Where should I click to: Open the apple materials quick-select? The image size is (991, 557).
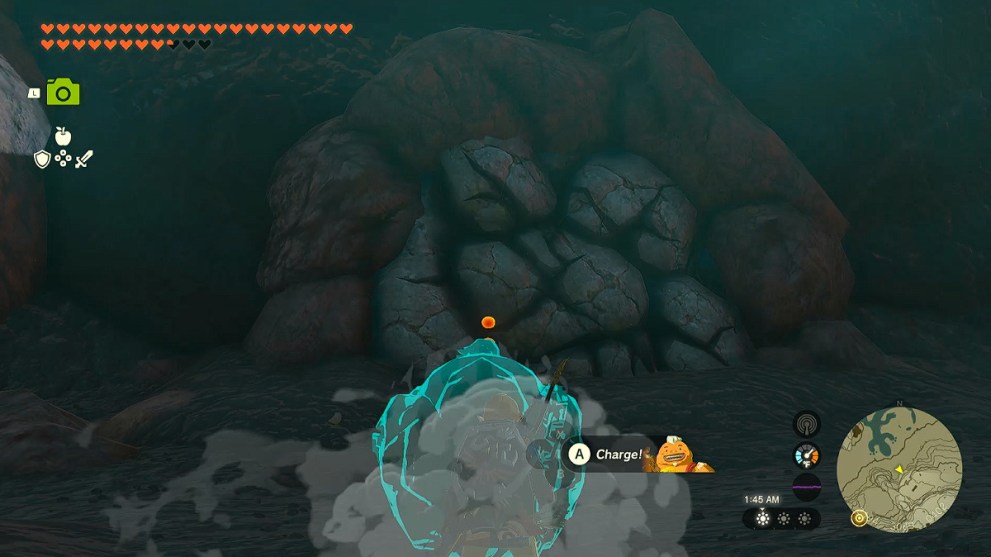(63, 135)
